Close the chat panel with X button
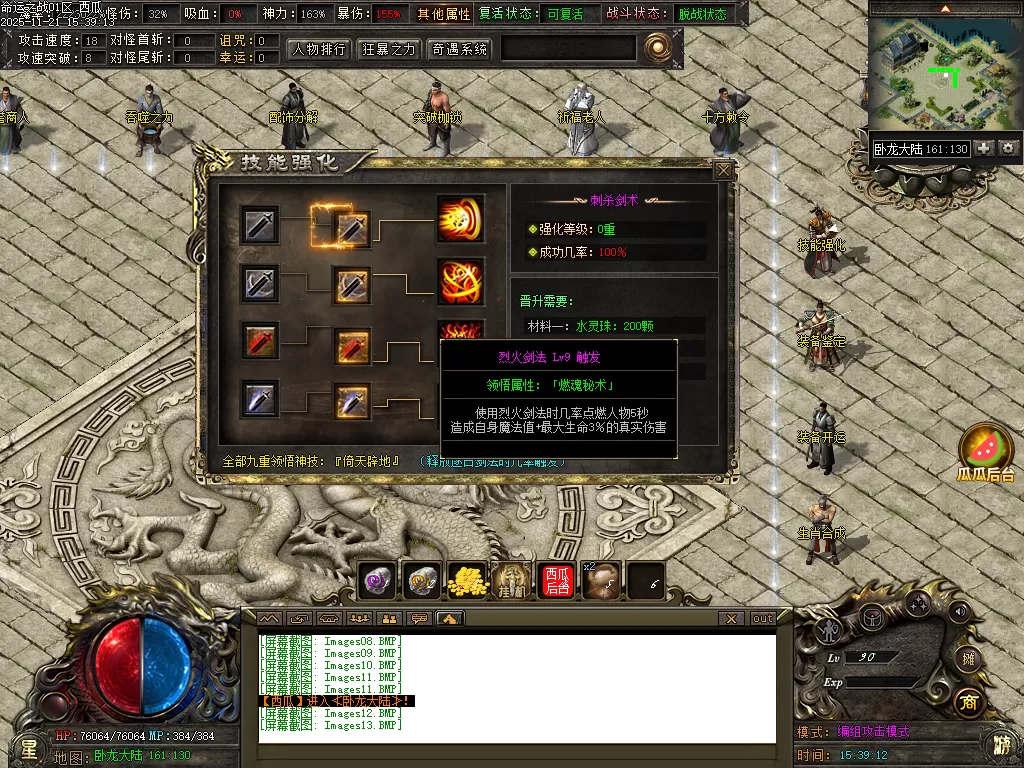Image resolution: width=1024 pixels, height=768 pixels. tap(733, 619)
